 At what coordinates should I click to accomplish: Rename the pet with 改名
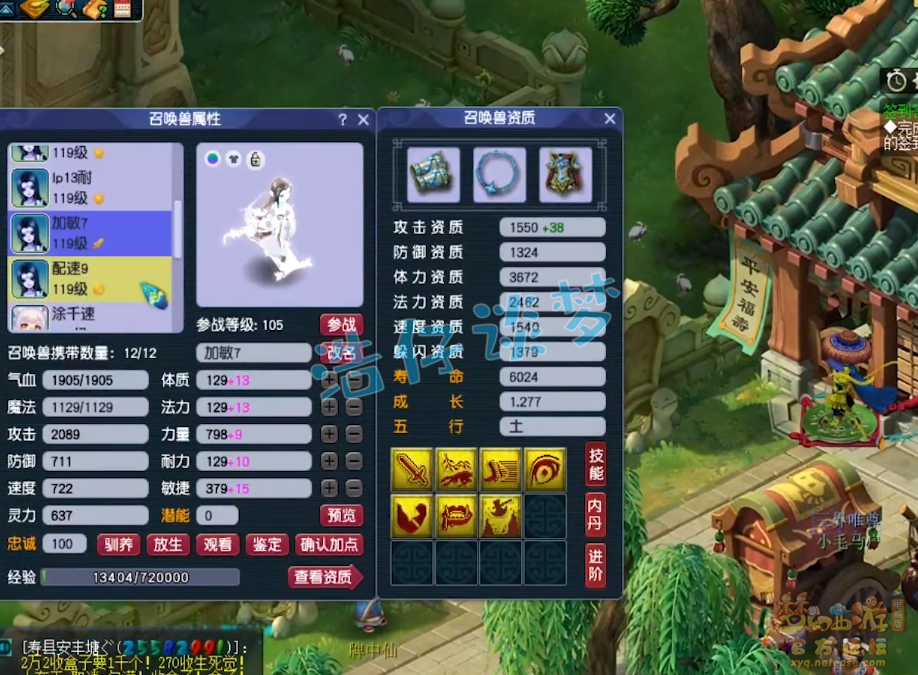pyautogui.click(x=341, y=353)
